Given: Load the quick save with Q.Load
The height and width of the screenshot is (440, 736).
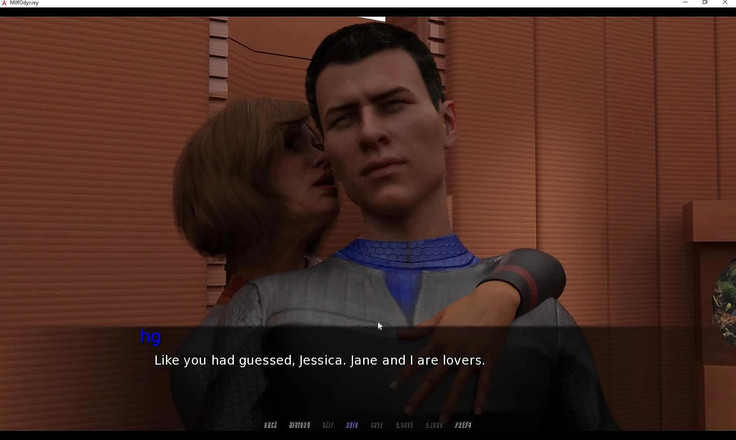Looking at the screenshot, I should pyautogui.click(x=434, y=425).
